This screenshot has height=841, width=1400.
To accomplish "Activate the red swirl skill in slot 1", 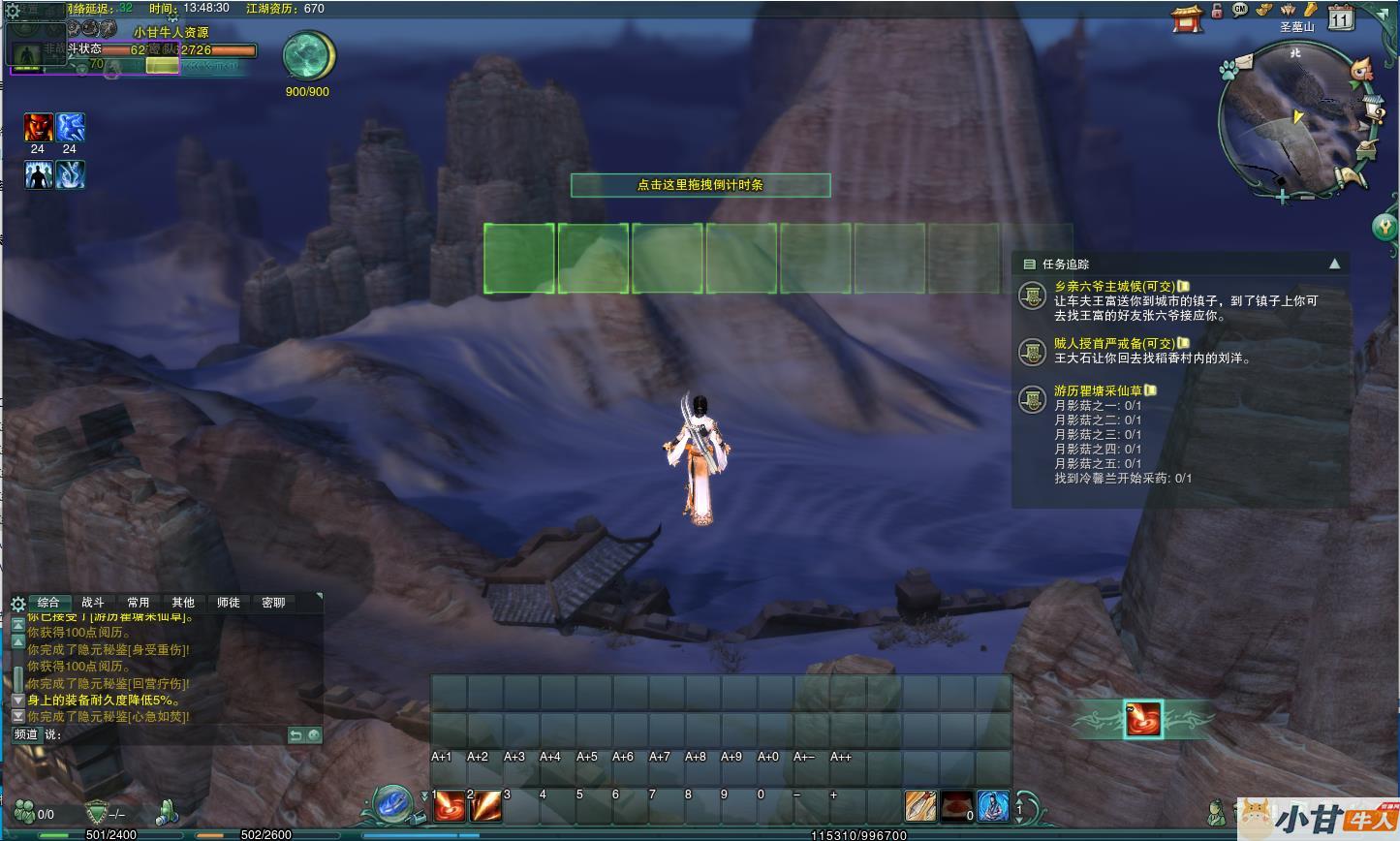I will (450, 806).
